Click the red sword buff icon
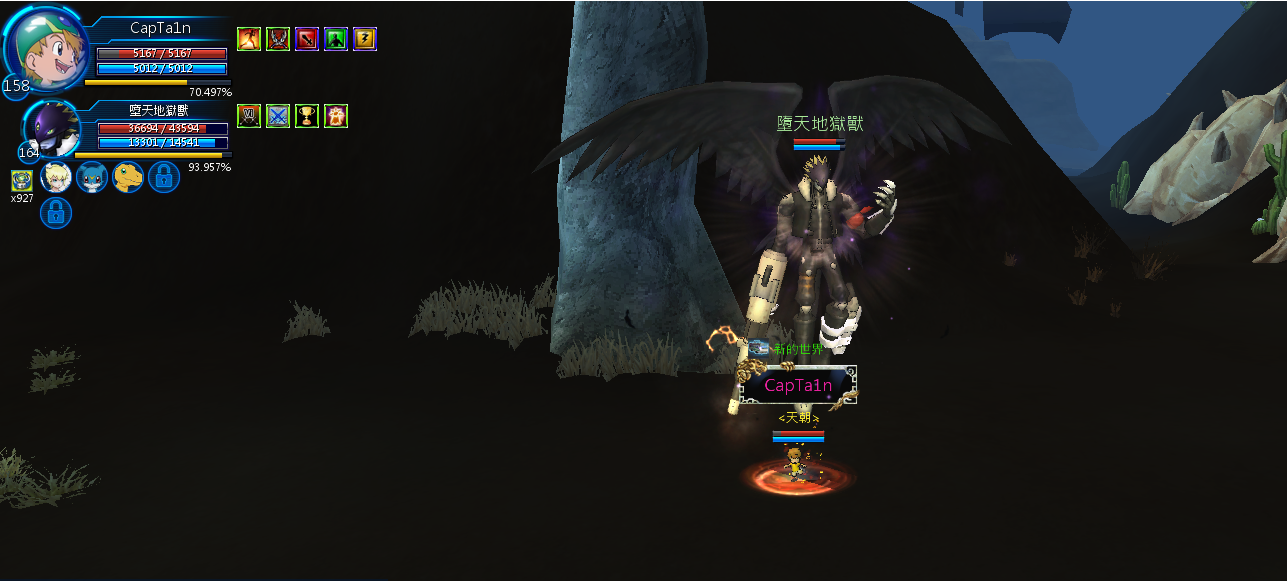1287x581 pixels. pyautogui.click(x=306, y=39)
